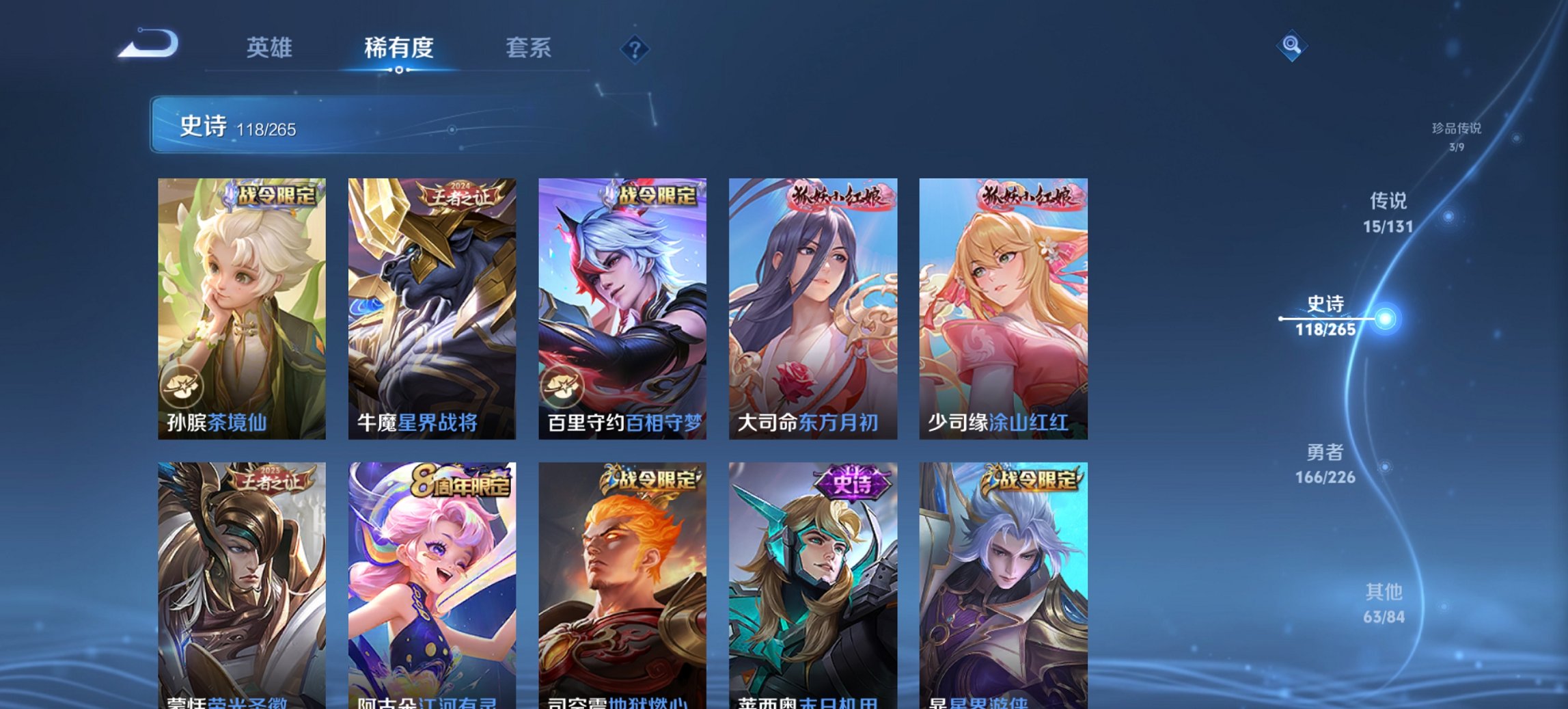Switch to the 套系 tab
1568x709 pixels.
click(x=528, y=48)
